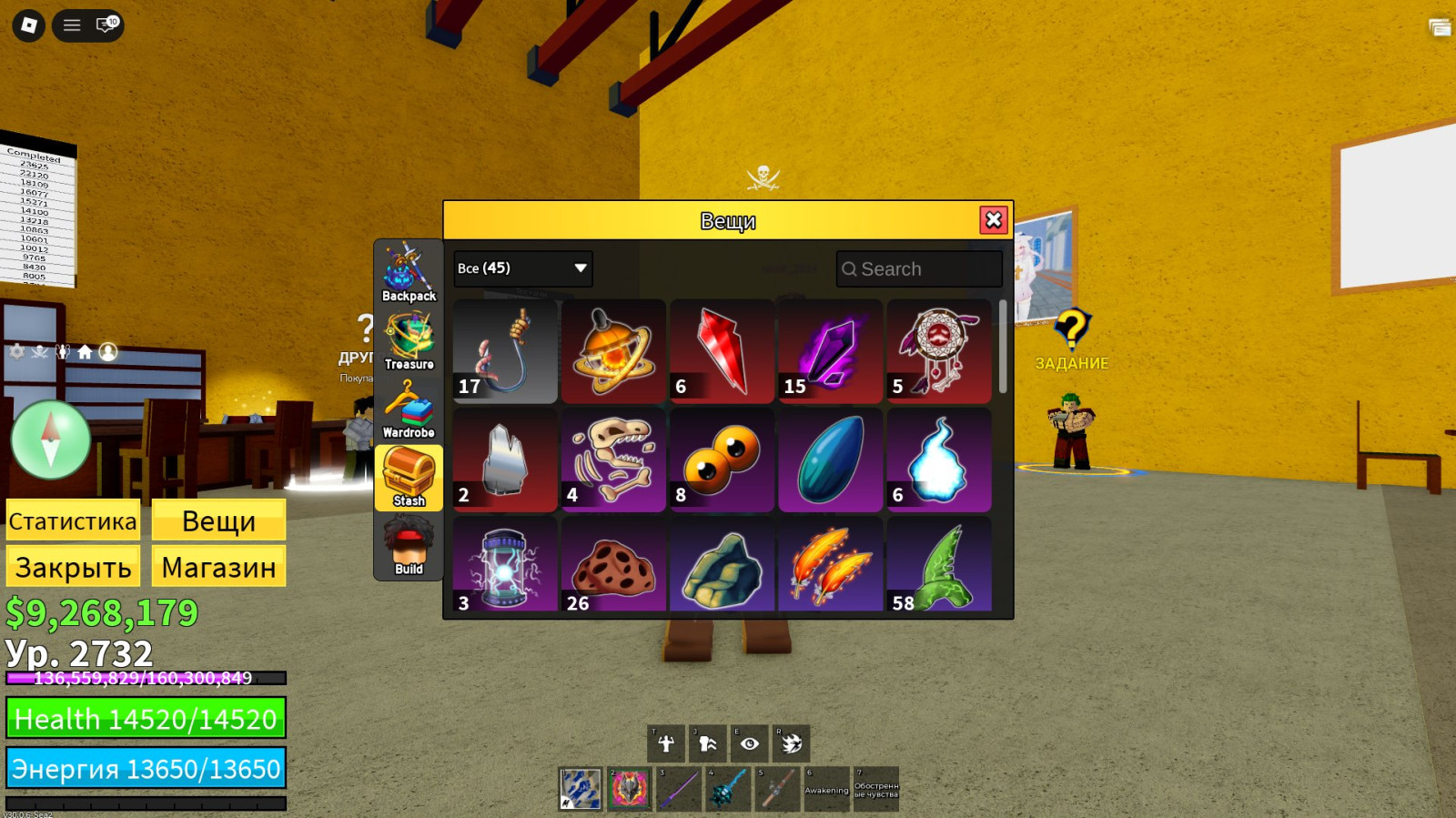The image size is (1456, 818).
Task: Pick the blue flame wisp item
Action: (x=938, y=459)
